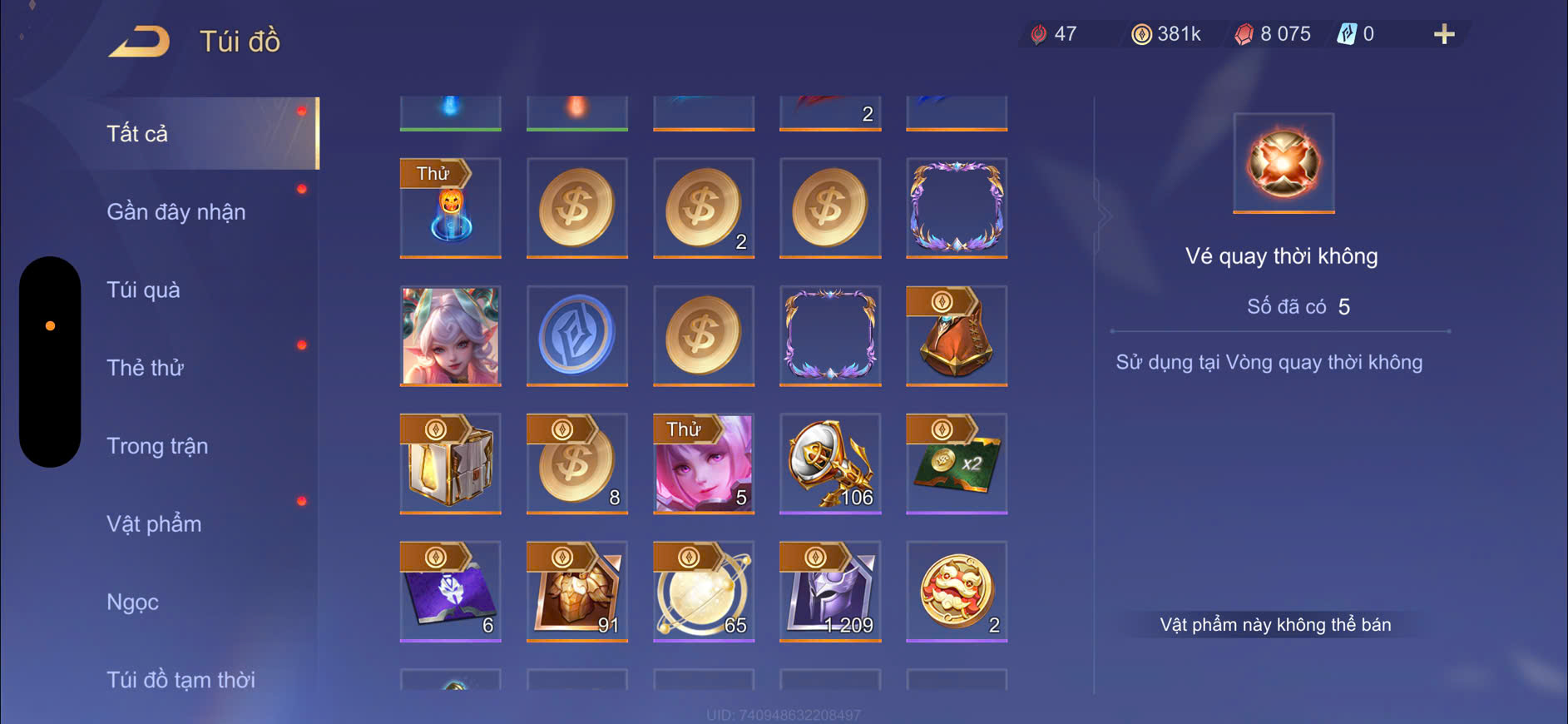Image resolution: width=1568 pixels, height=724 pixels.
Task: Select the red lion coin item
Action: (956, 591)
